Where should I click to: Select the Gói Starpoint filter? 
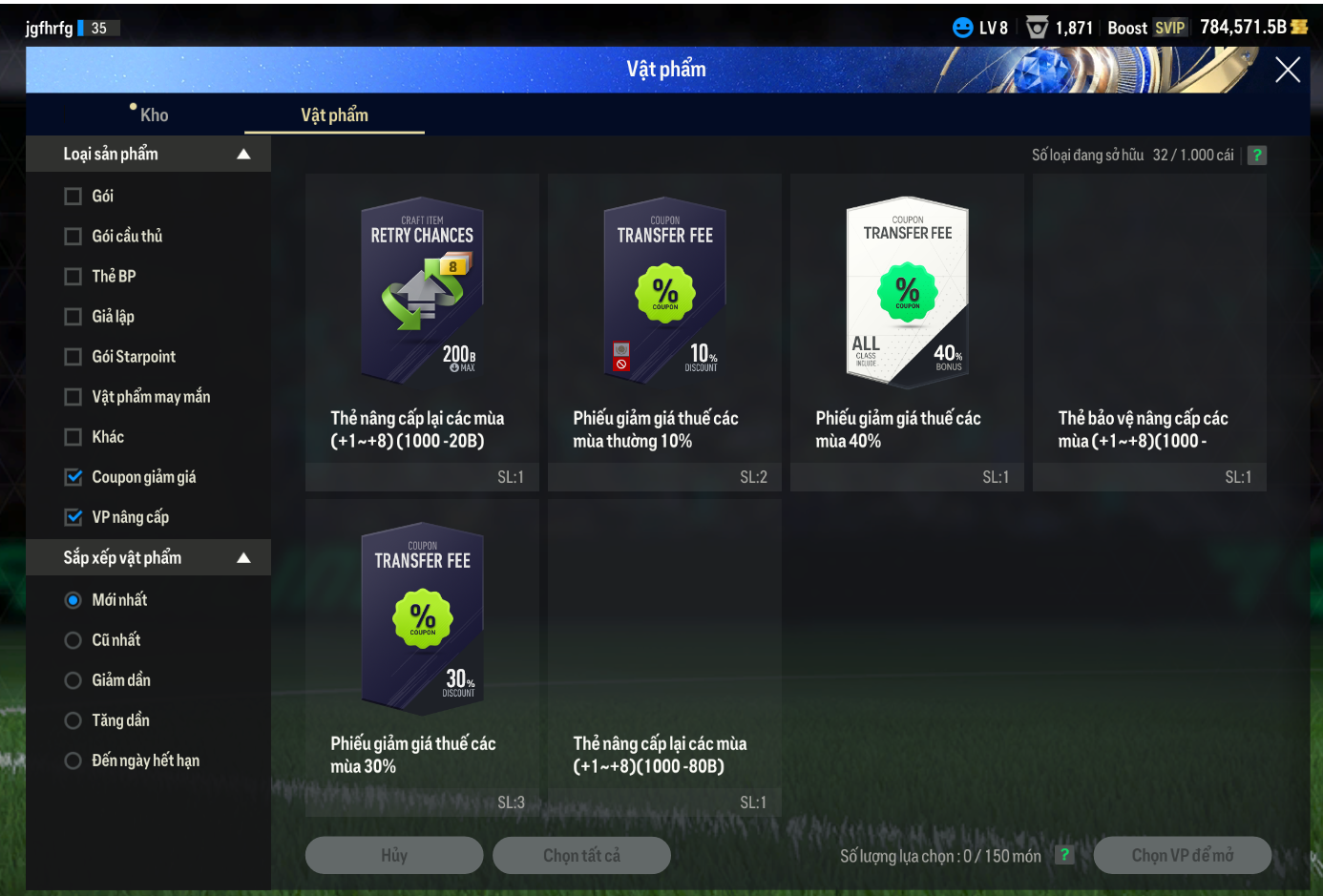pos(73,357)
